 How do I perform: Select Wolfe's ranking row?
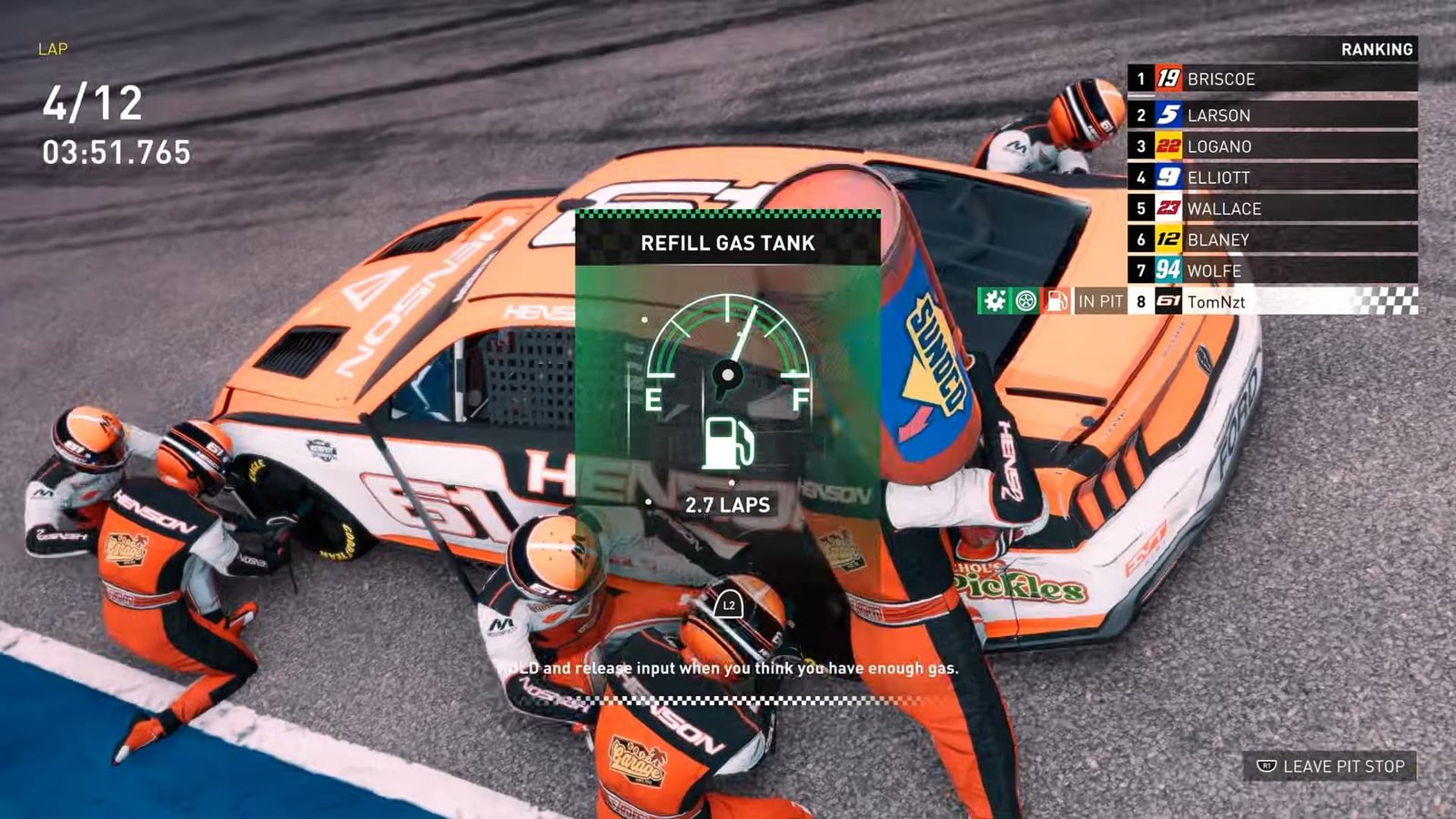click(x=1271, y=270)
